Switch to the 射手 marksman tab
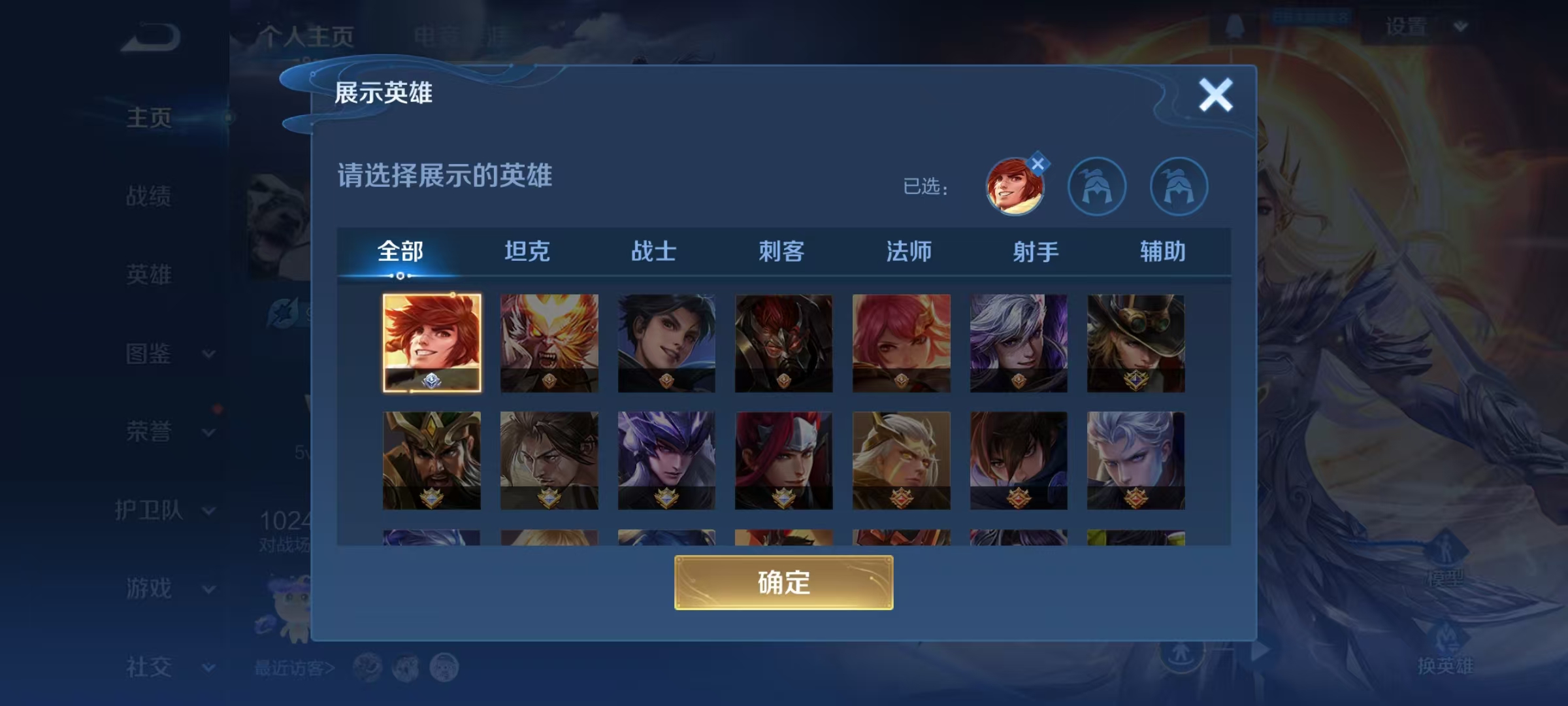Screen dimensions: 1568x706 pyautogui.click(x=1034, y=250)
